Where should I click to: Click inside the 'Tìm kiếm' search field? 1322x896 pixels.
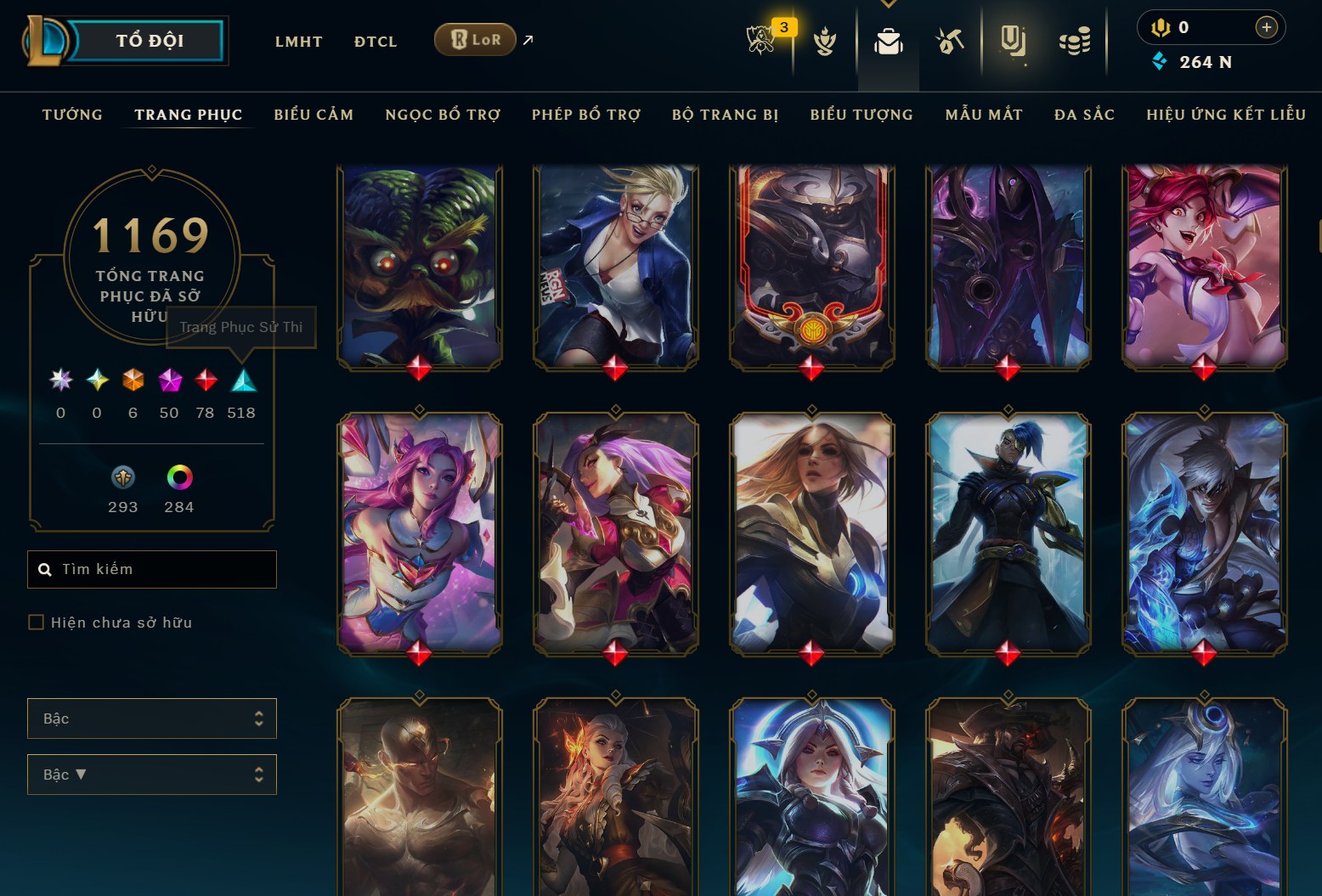(x=151, y=569)
